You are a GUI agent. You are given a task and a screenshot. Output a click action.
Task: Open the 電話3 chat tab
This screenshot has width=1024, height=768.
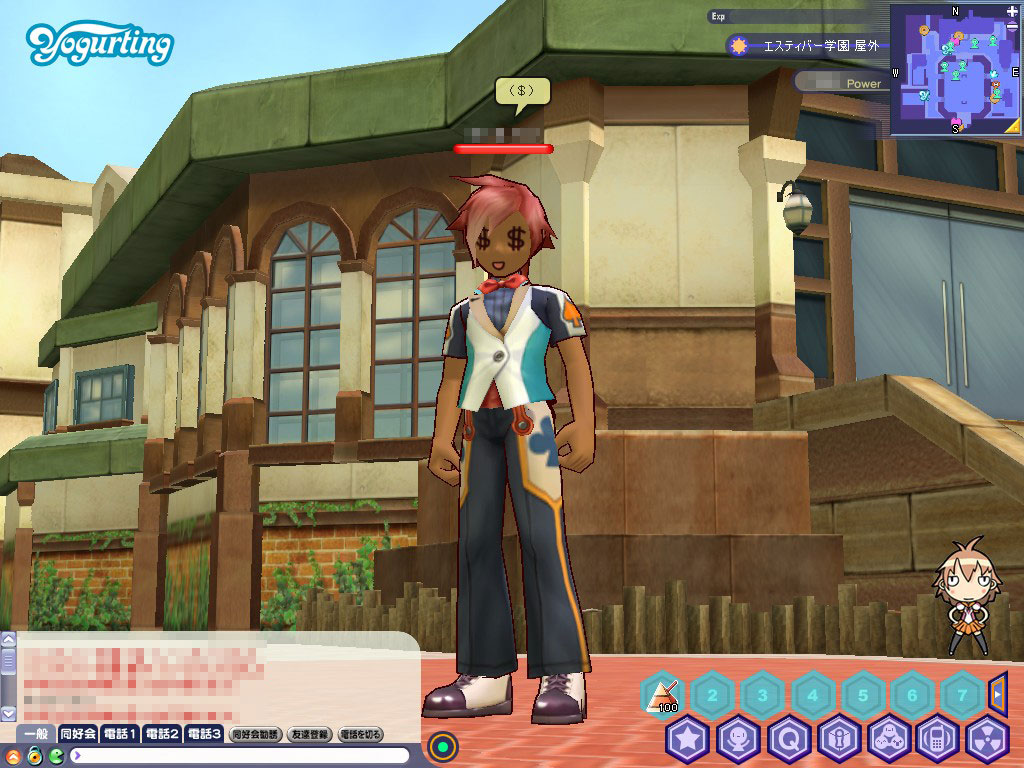(x=203, y=734)
